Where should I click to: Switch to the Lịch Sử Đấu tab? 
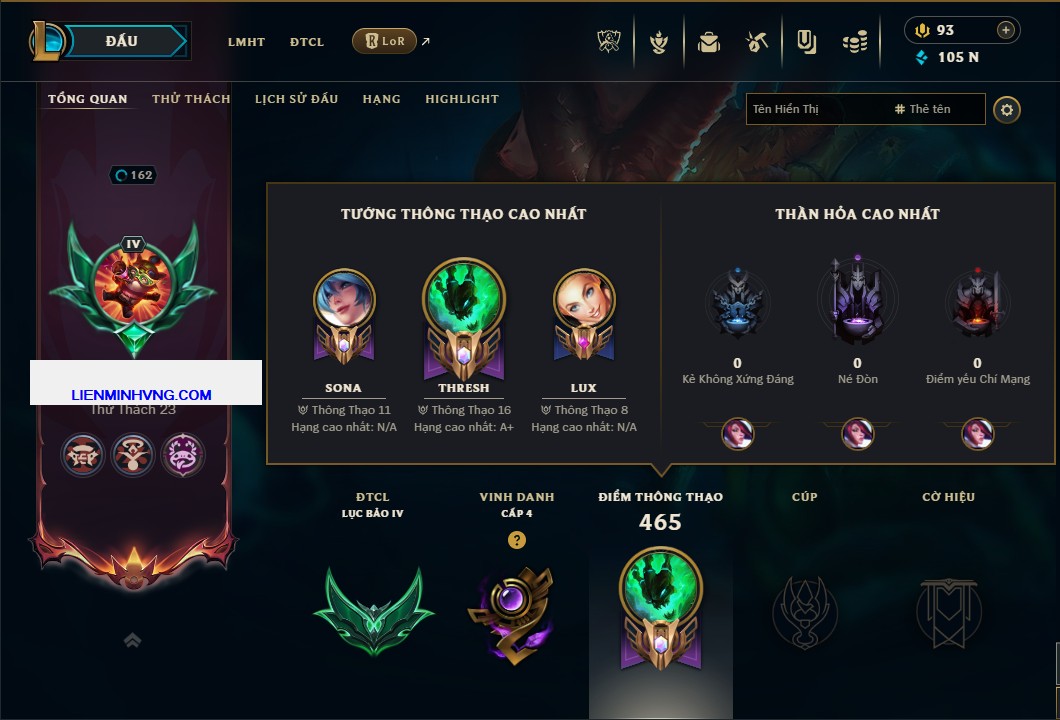pos(296,99)
